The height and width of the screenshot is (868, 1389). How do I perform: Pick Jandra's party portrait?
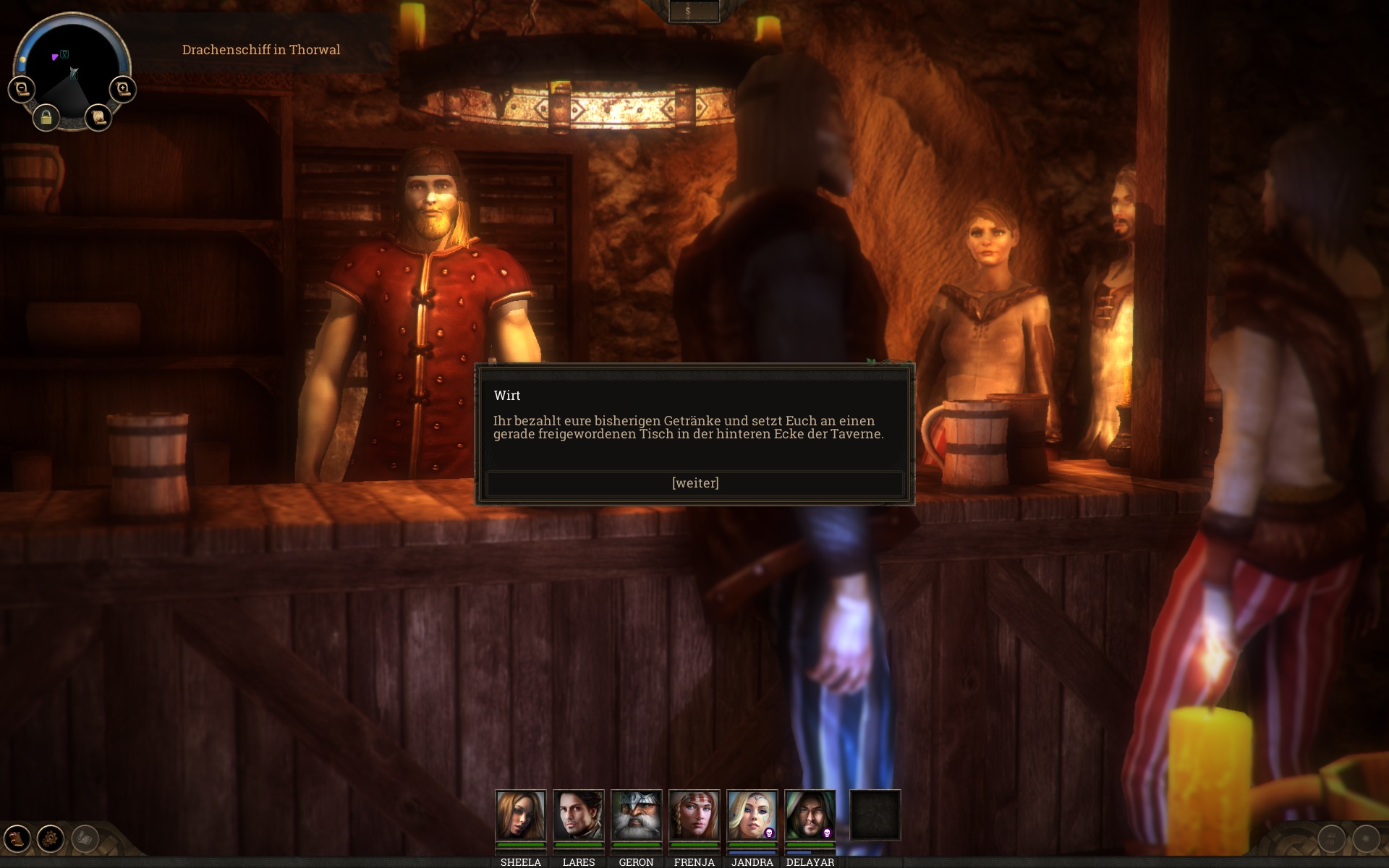(752, 814)
